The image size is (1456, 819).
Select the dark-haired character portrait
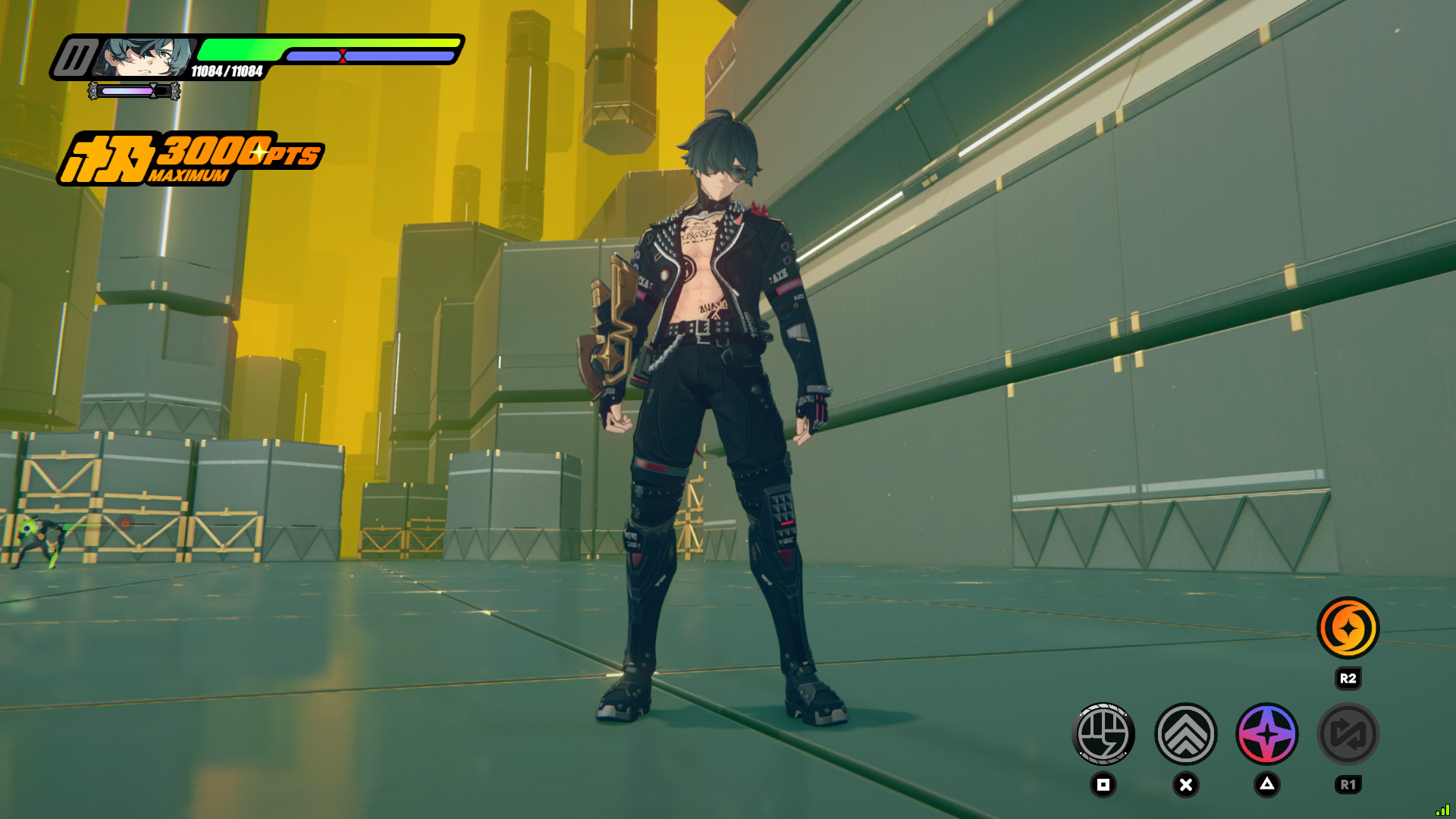tap(146, 57)
